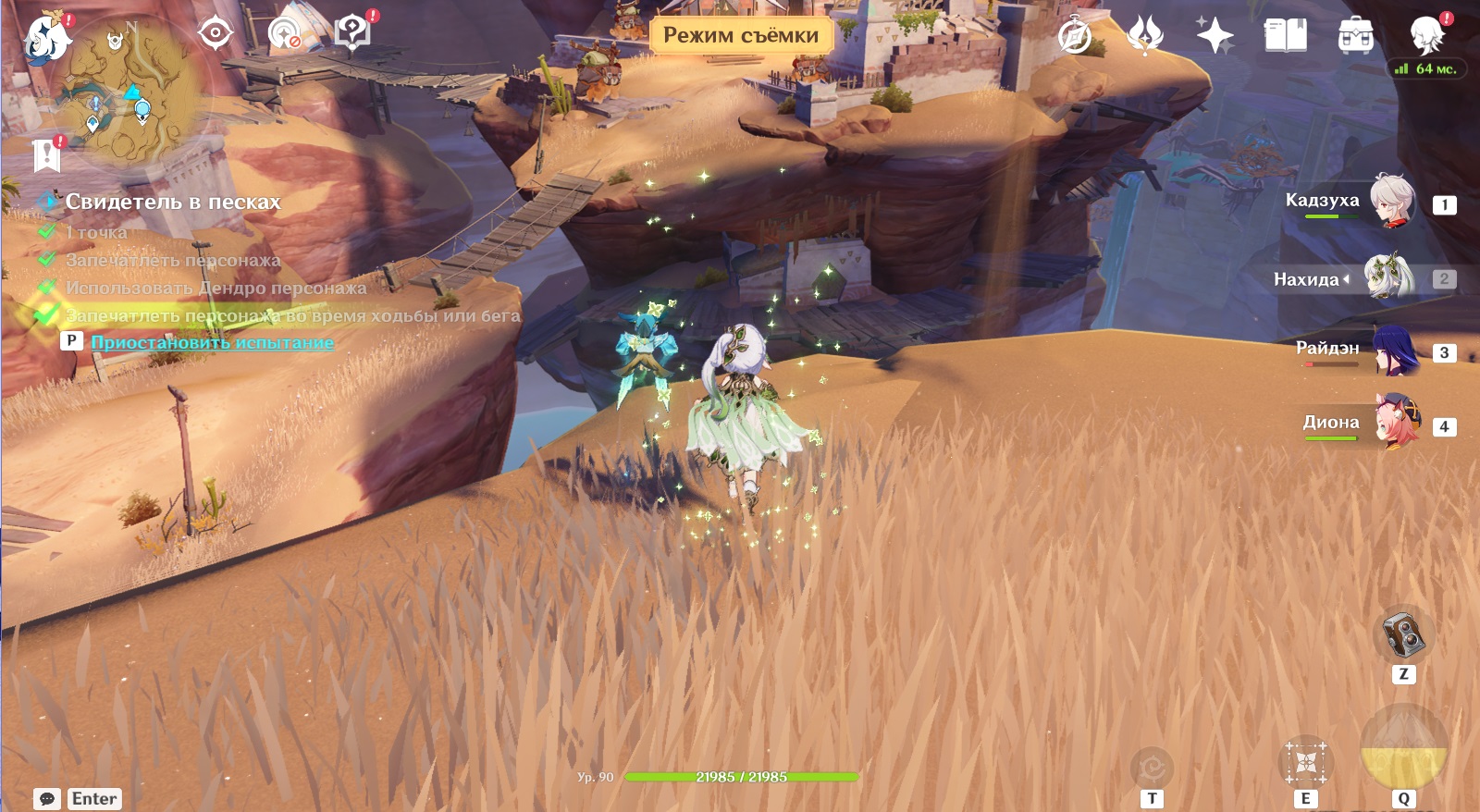
Task: Open the compass events icon
Action: point(1075,37)
